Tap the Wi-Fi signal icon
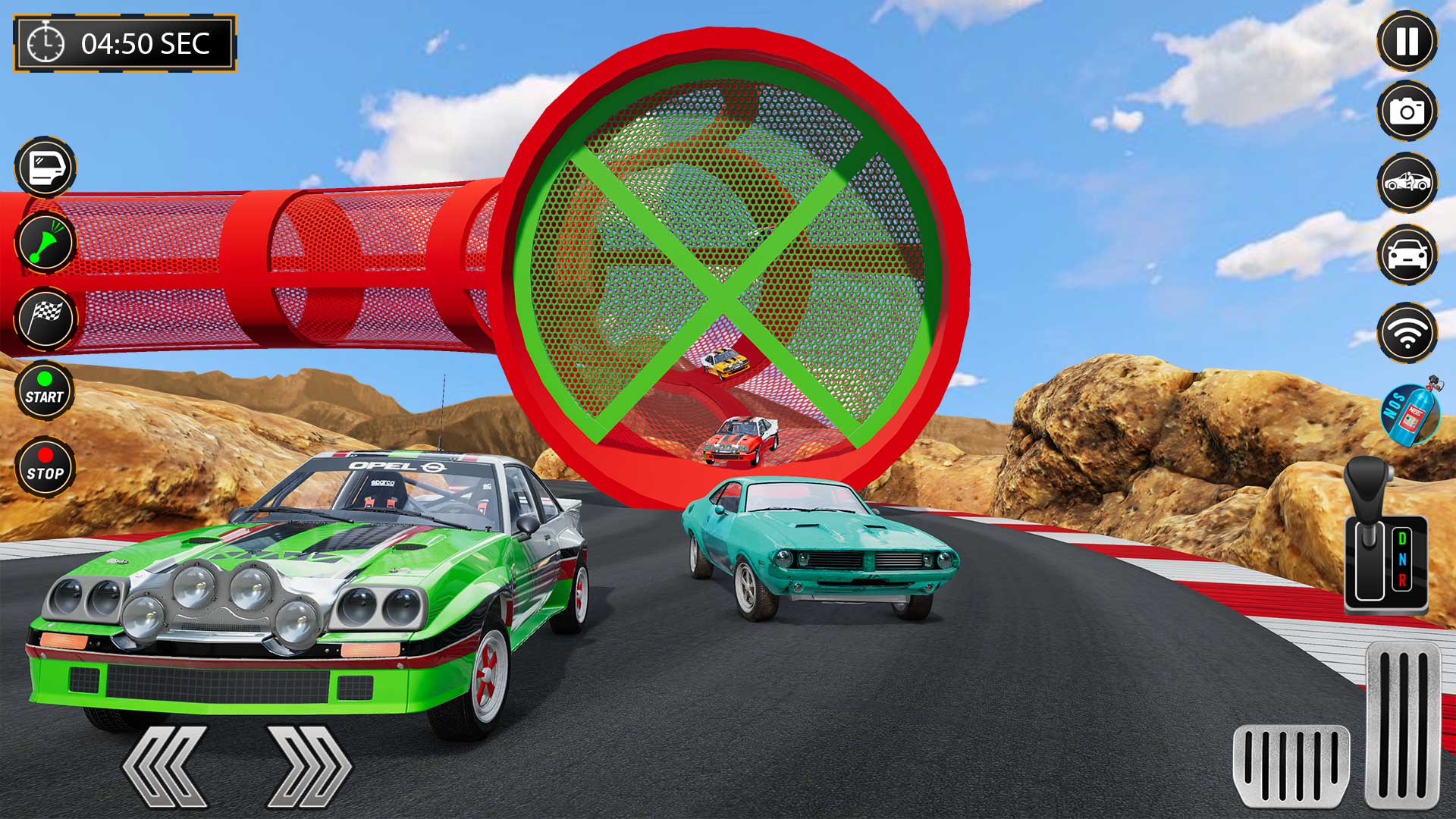This screenshot has width=1456, height=819. coord(1407,331)
